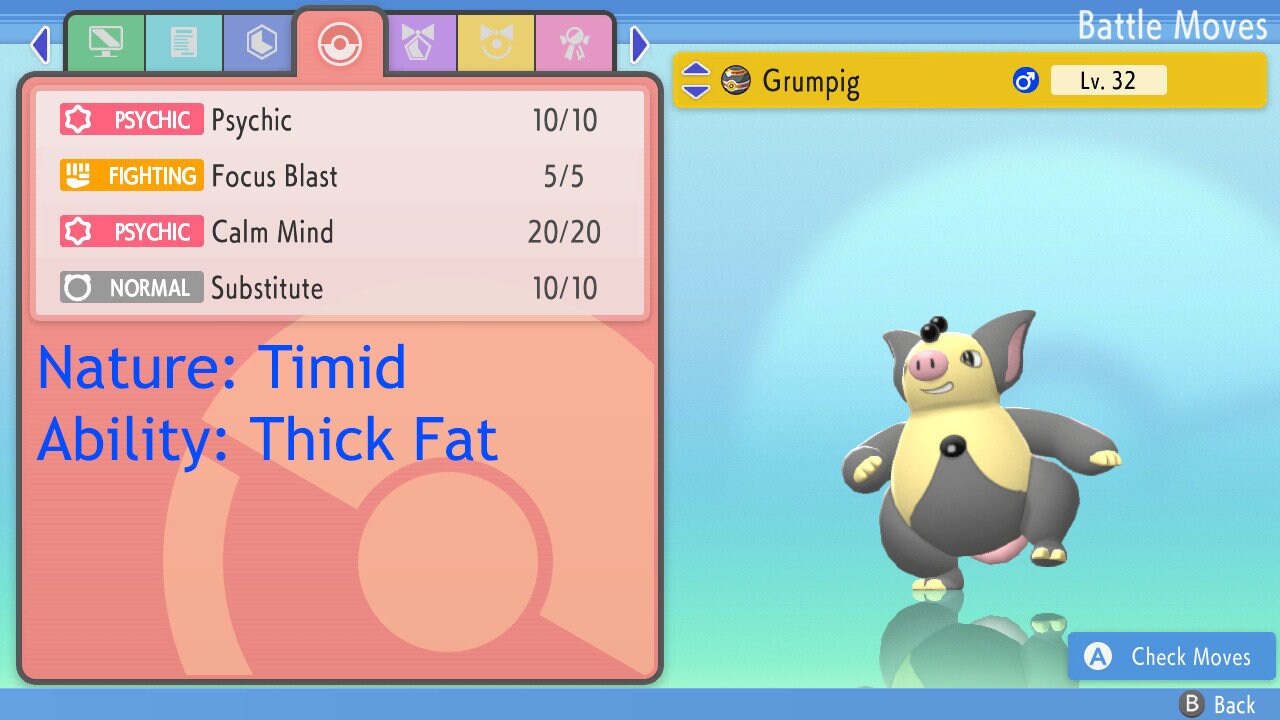Click the ribbon icon on the pink rightmost tab
This screenshot has height=720, width=1280.
click(574, 42)
